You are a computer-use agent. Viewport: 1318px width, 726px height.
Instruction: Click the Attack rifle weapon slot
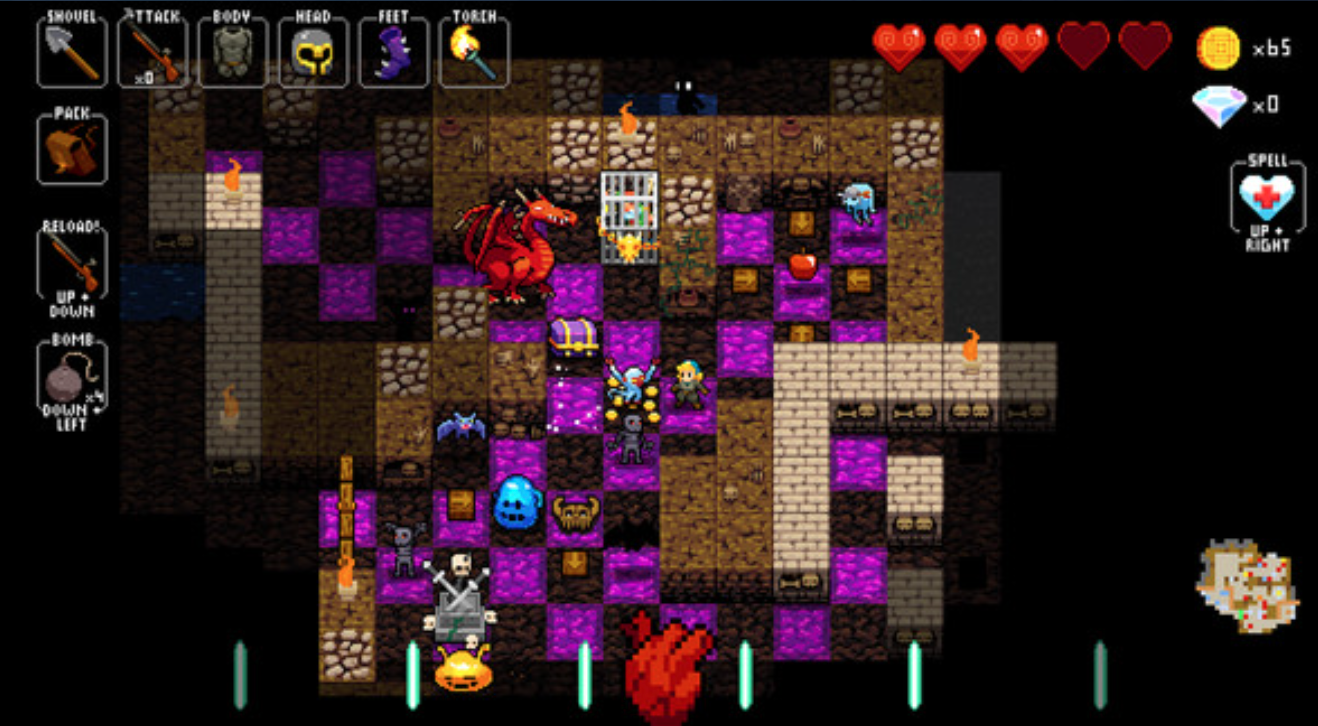point(152,52)
